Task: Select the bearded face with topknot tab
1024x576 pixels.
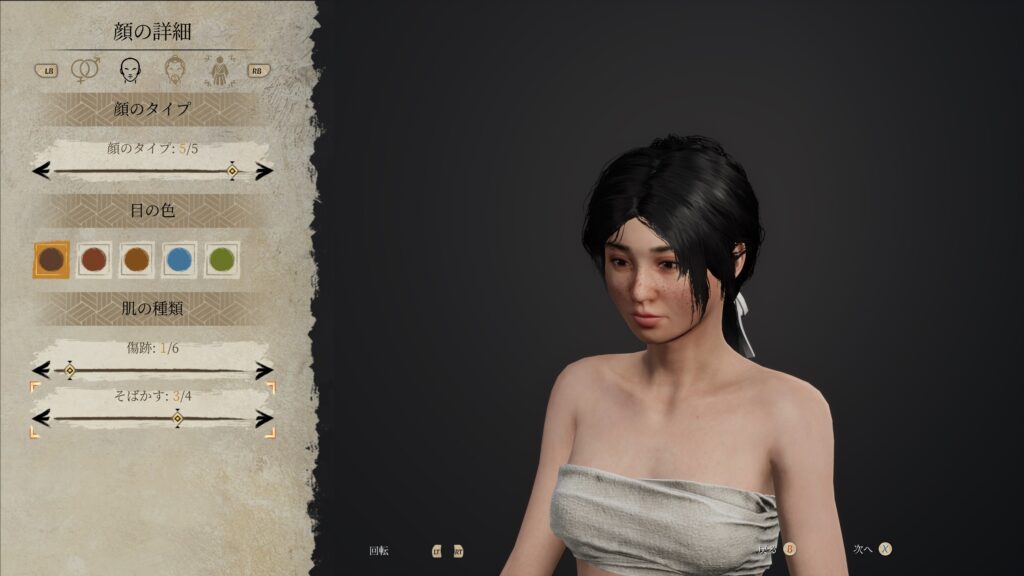Action: pyautogui.click(x=175, y=70)
